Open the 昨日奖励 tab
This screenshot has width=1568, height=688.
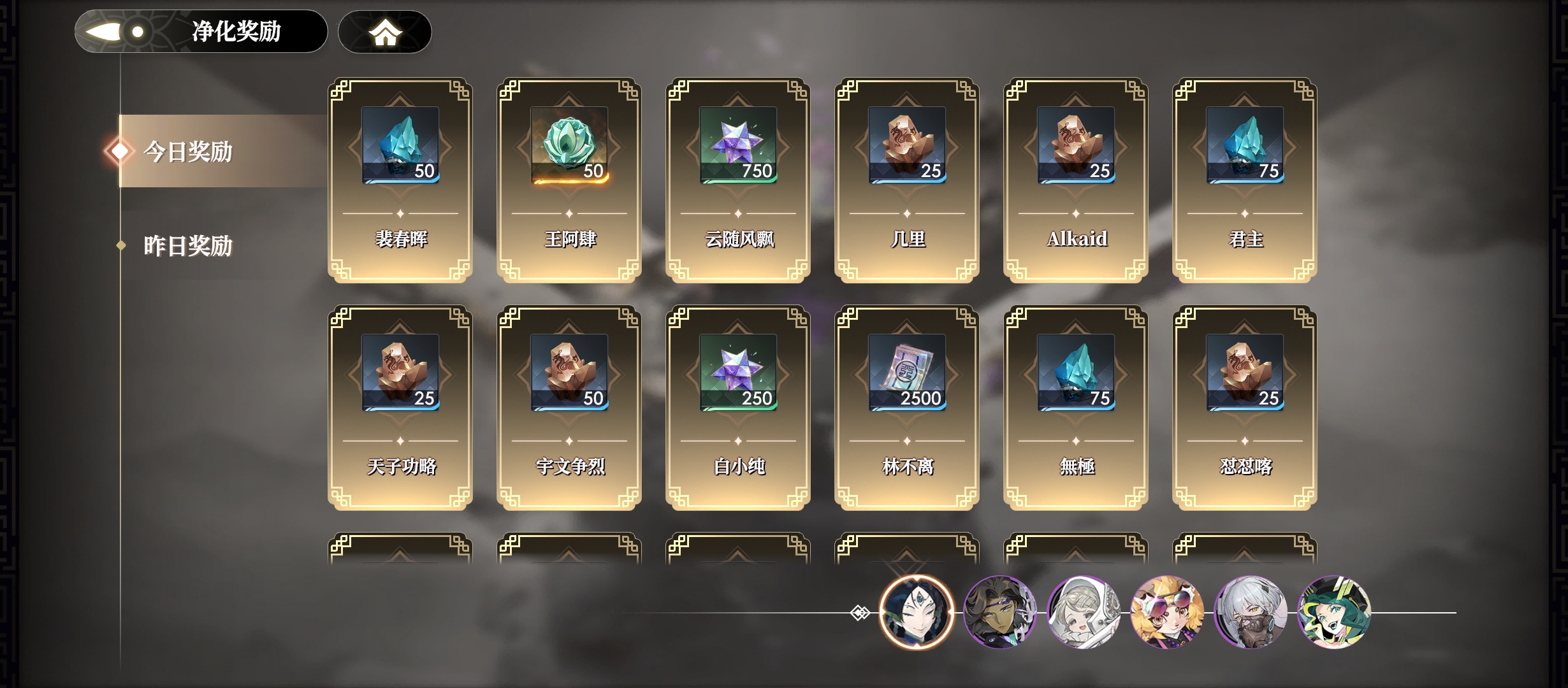(x=188, y=246)
